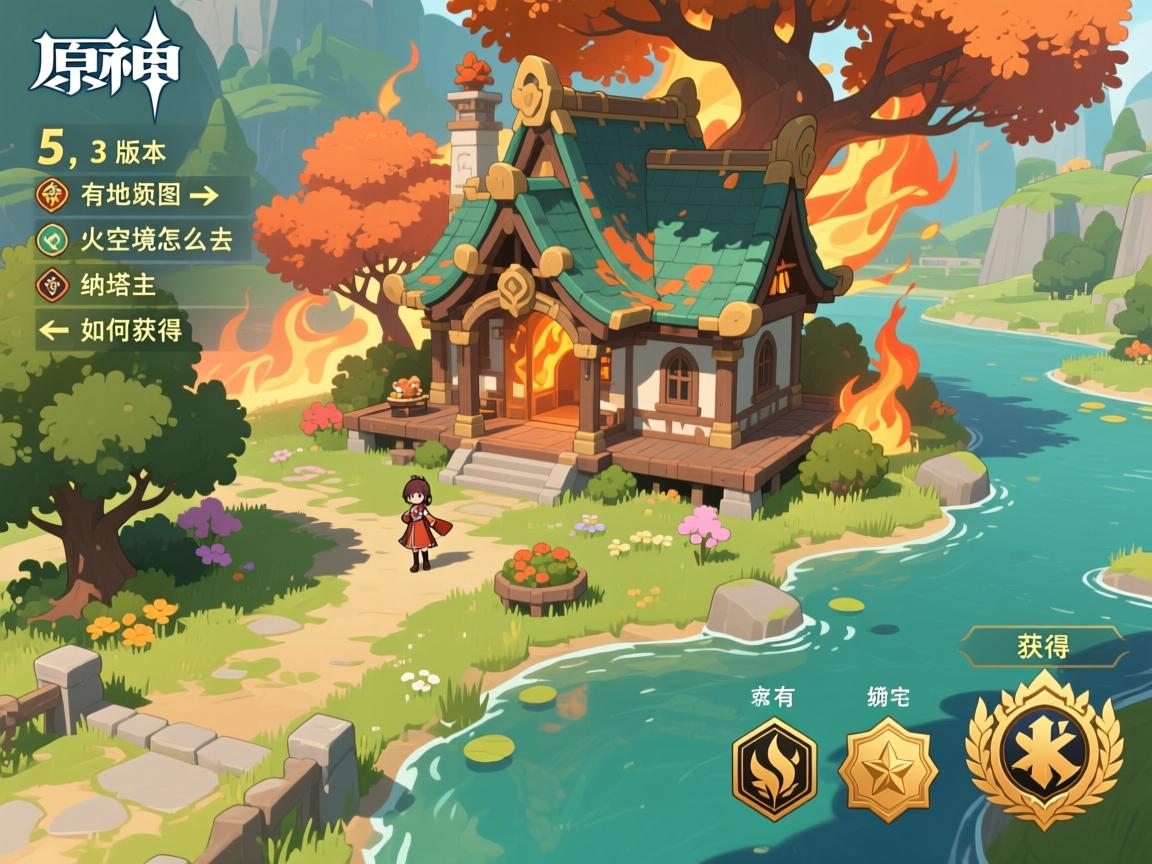Click the 获得 banner button

pyautogui.click(x=1043, y=647)
